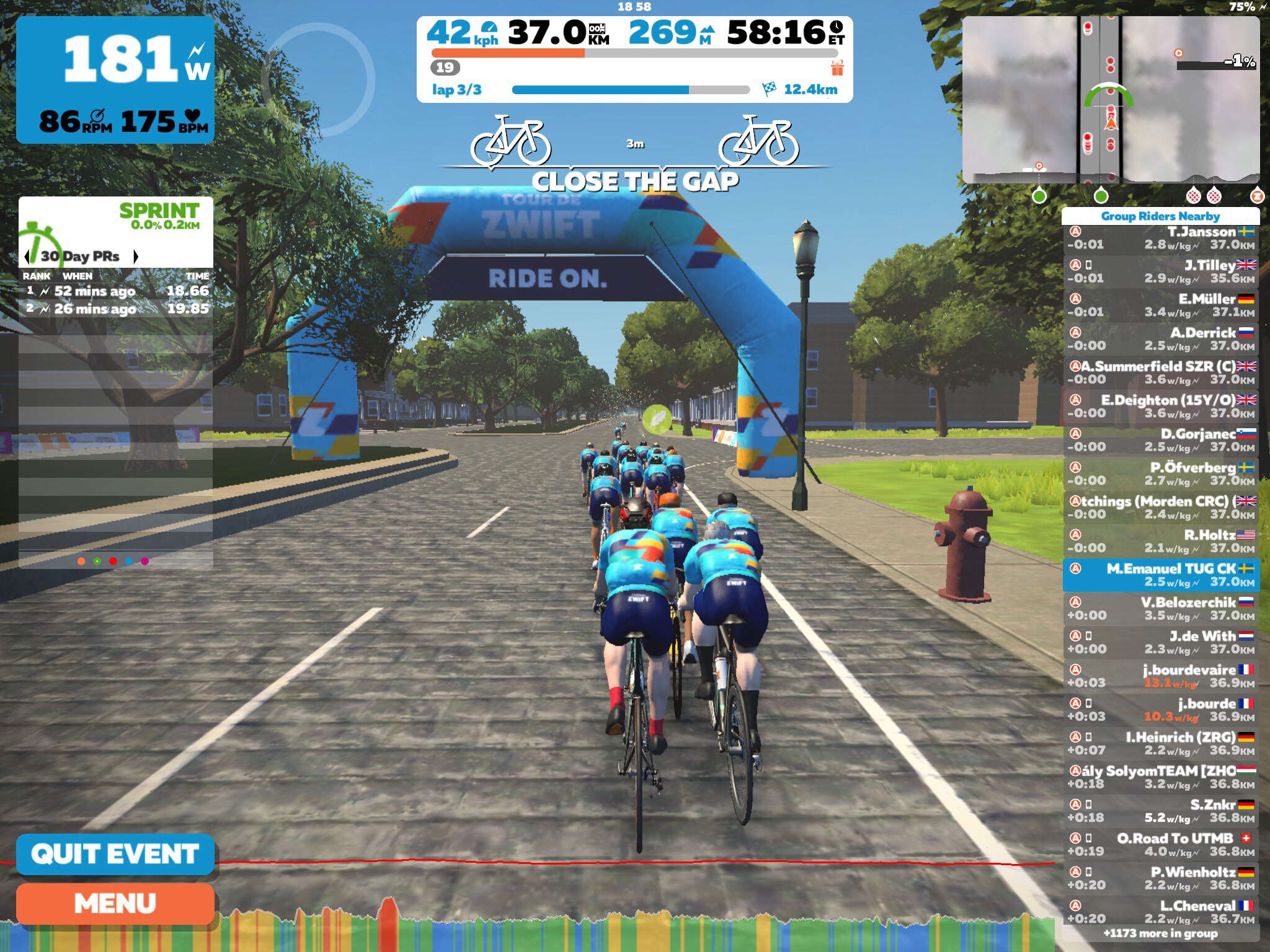Click the minimap in the corner

(x=1110, y=99)
